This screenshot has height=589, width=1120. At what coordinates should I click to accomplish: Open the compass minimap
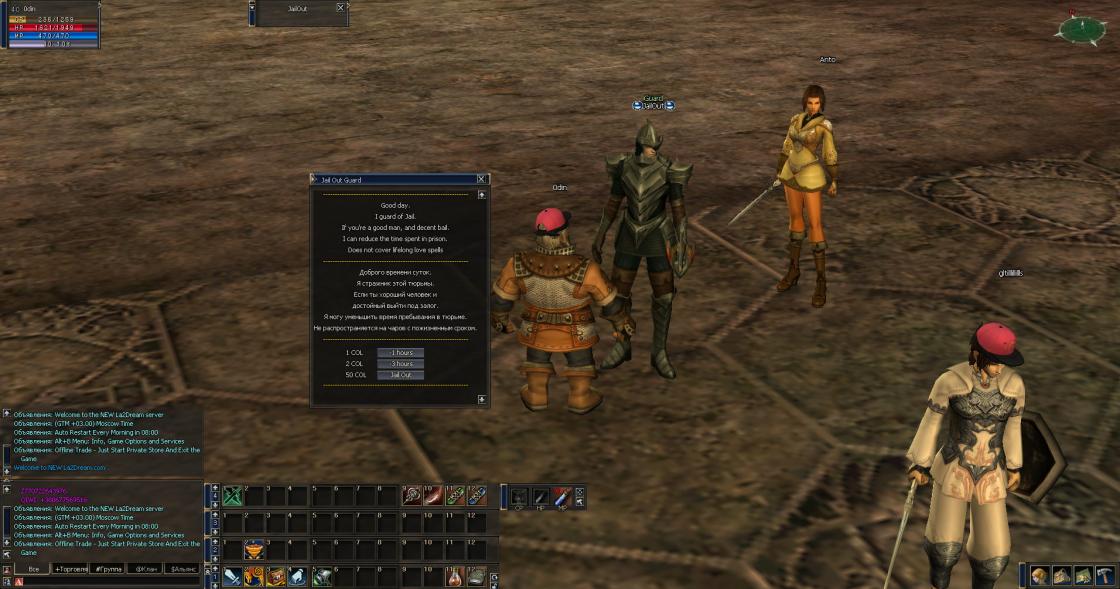pos(1079,29)
